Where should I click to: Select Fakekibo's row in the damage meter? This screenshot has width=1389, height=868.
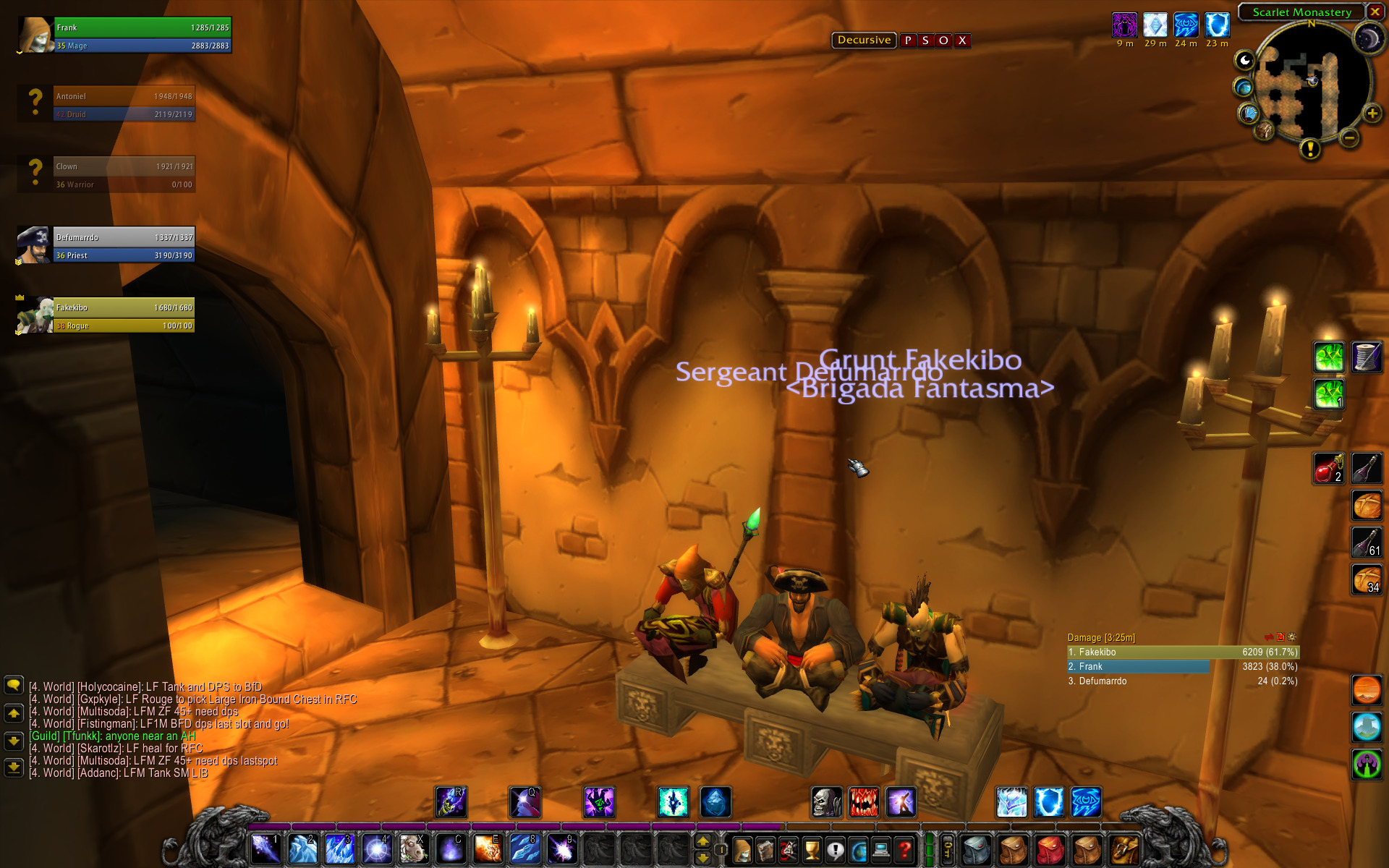coord(1183,652)
